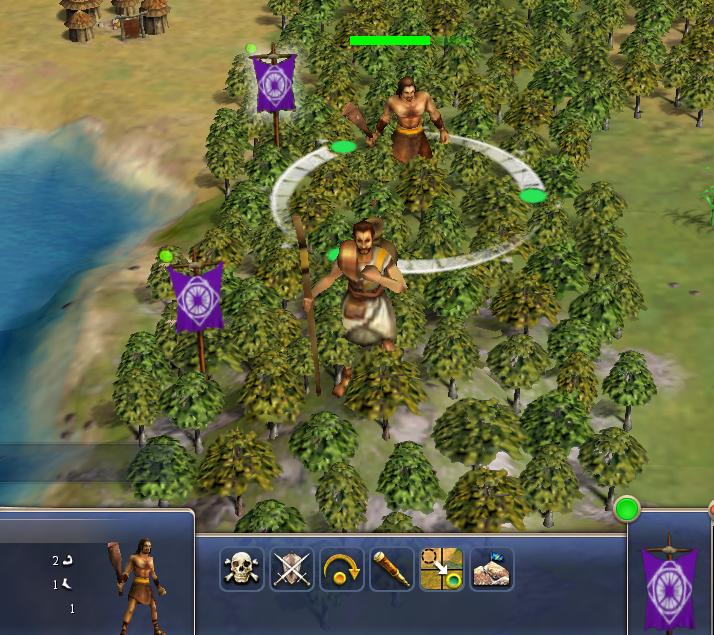Select the purple civilization flag panel
This screenshot has width=714, height=635.
coord(669,577)
